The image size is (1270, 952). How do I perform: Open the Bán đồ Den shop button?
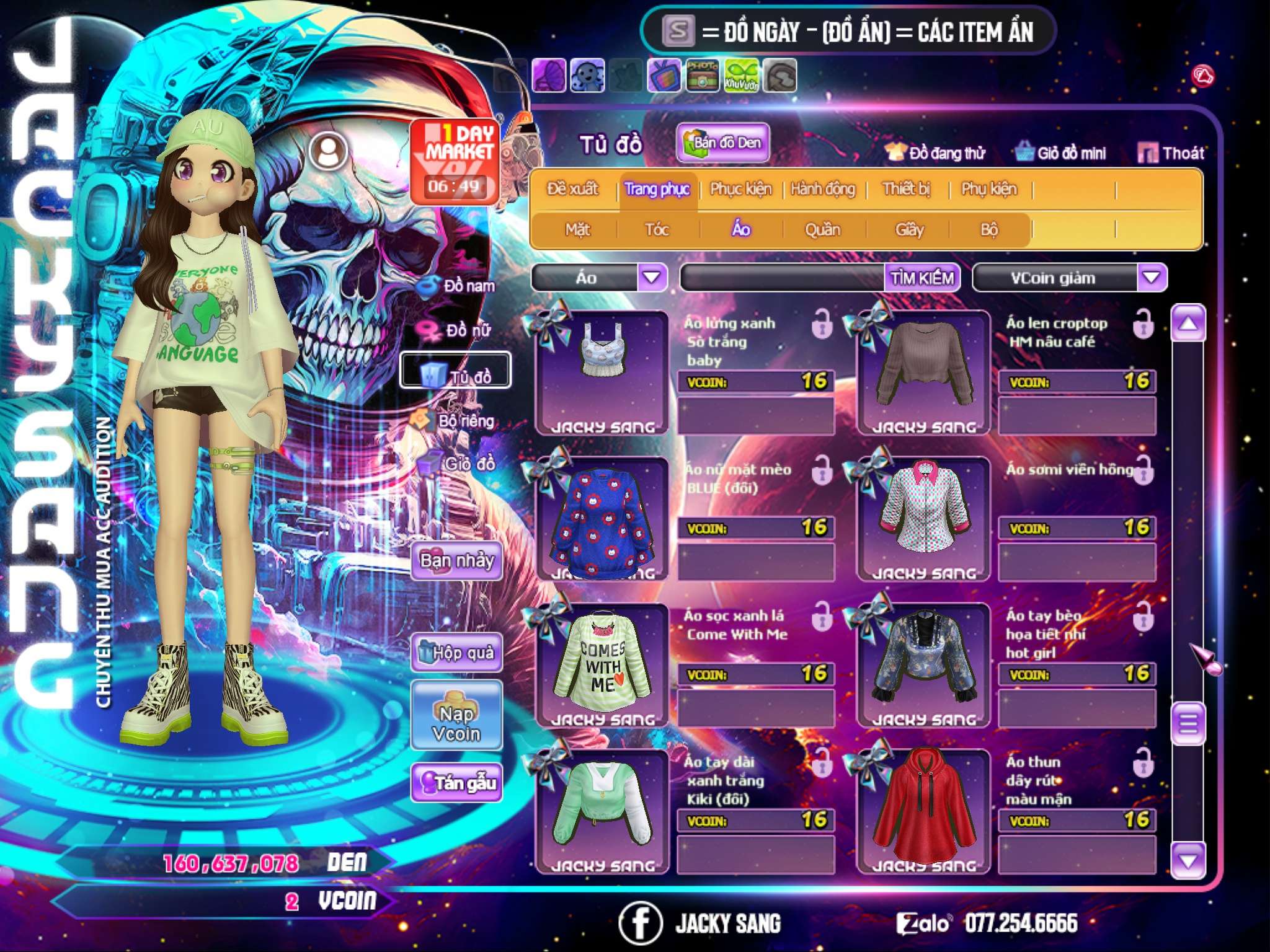(x=722, y=143)
